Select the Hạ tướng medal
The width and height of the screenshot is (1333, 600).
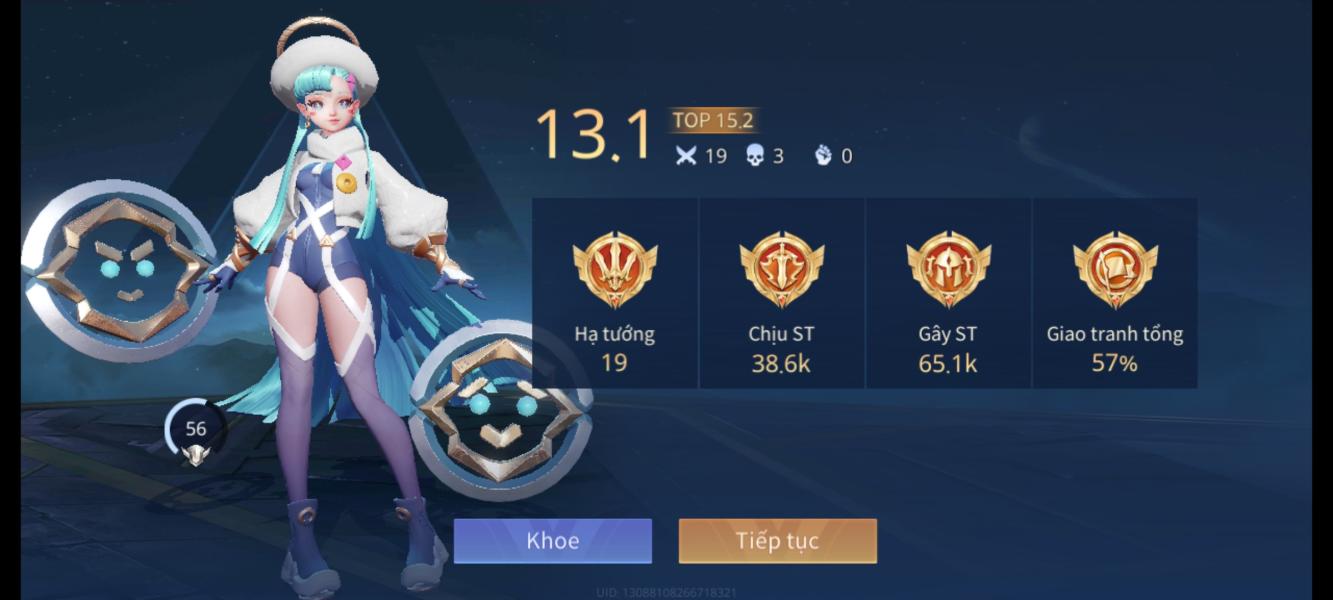[614, 270]
